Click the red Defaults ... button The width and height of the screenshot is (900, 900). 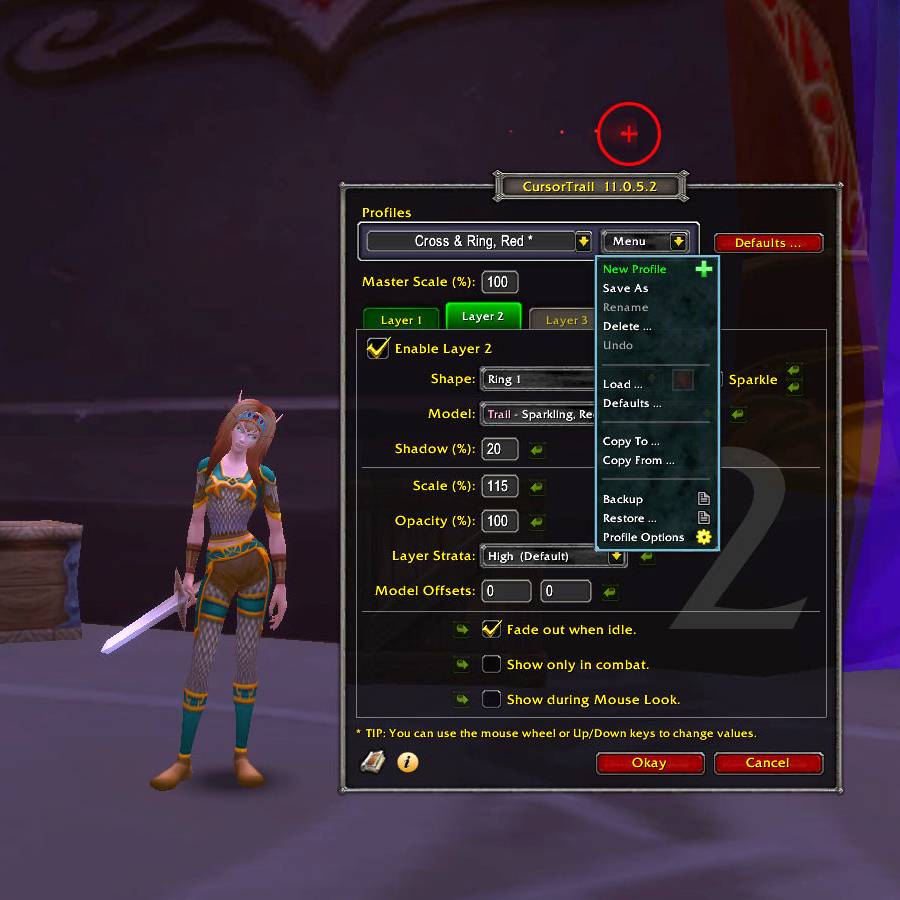[x=768, y=243]
